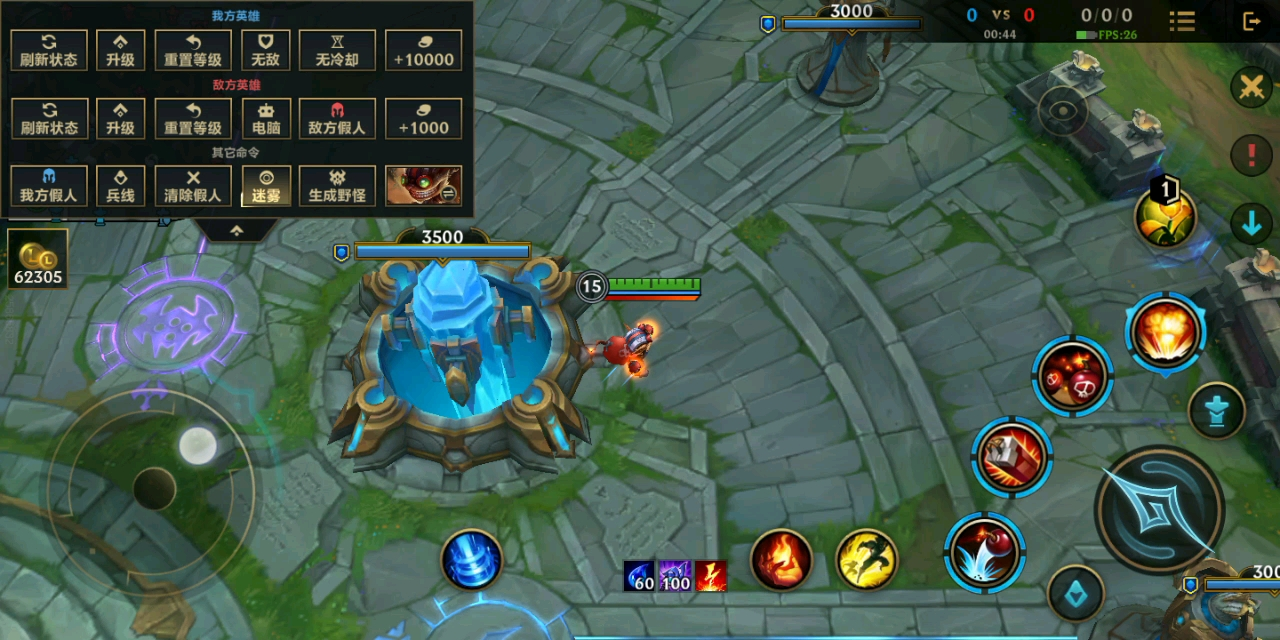1280x640 pixels.
Task: Cast the Ignite summoner spell
Action: [x=781, y=559]
